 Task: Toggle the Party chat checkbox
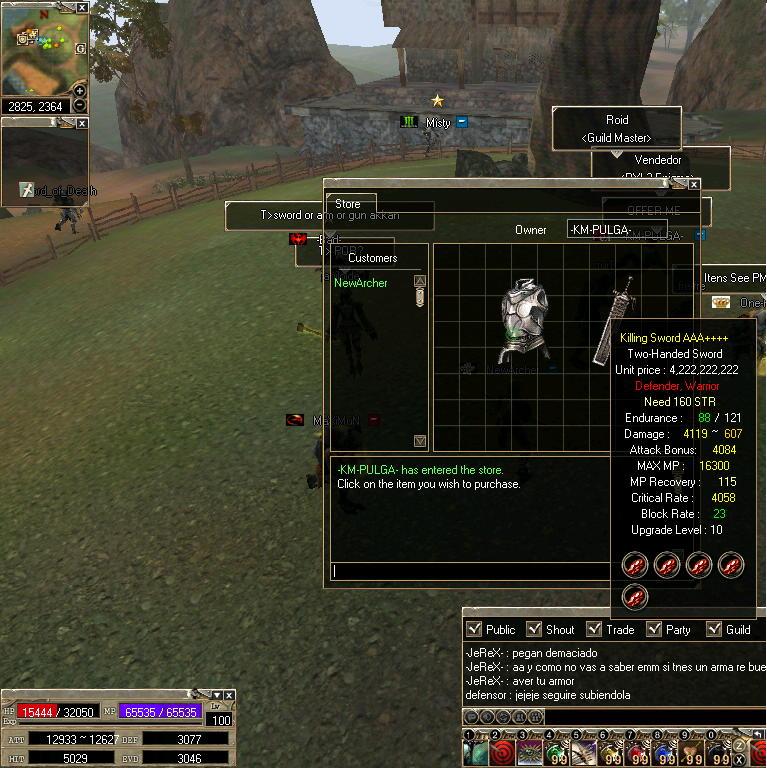tap(655, 629)
